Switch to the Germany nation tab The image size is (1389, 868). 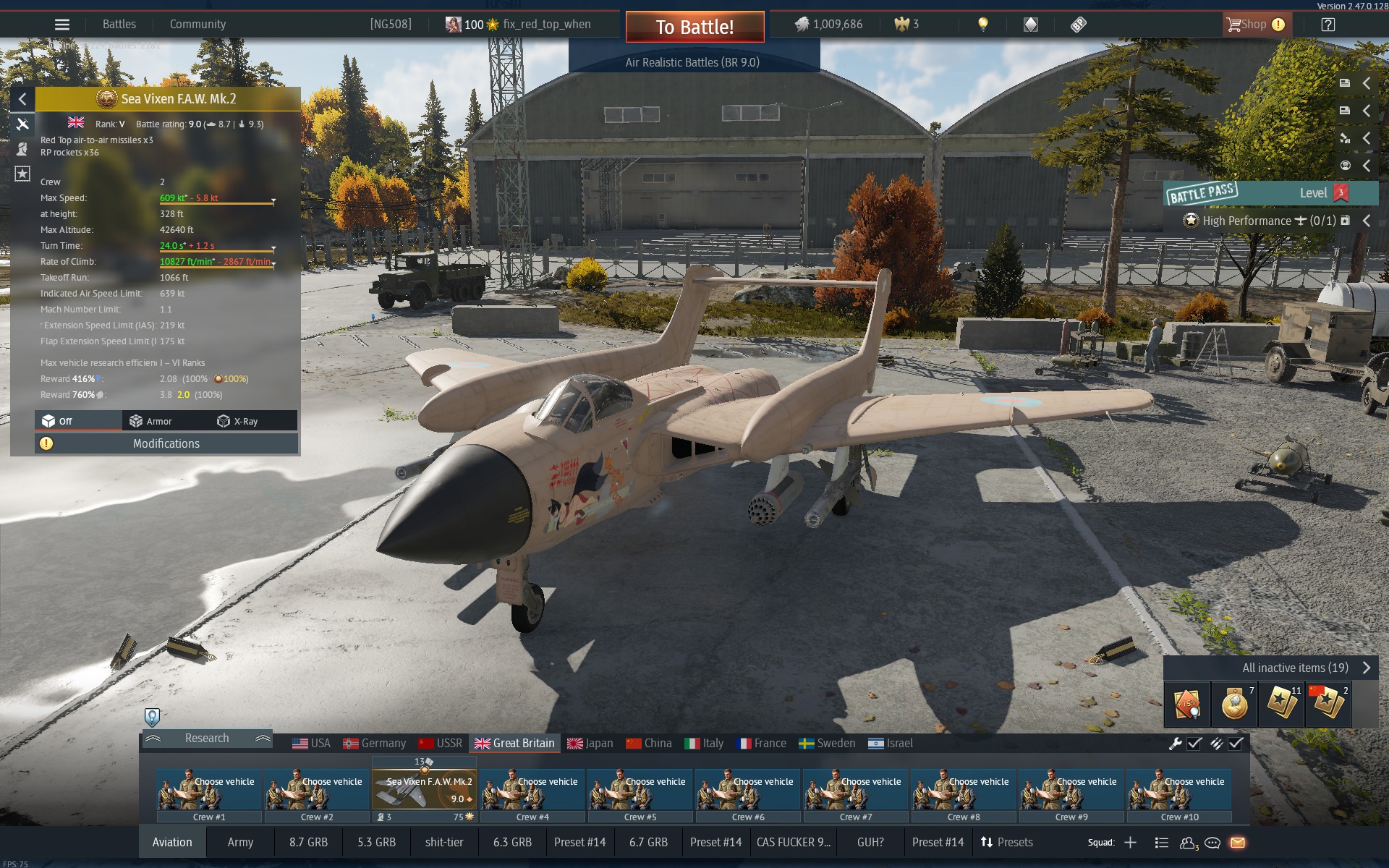coord(375,743)
